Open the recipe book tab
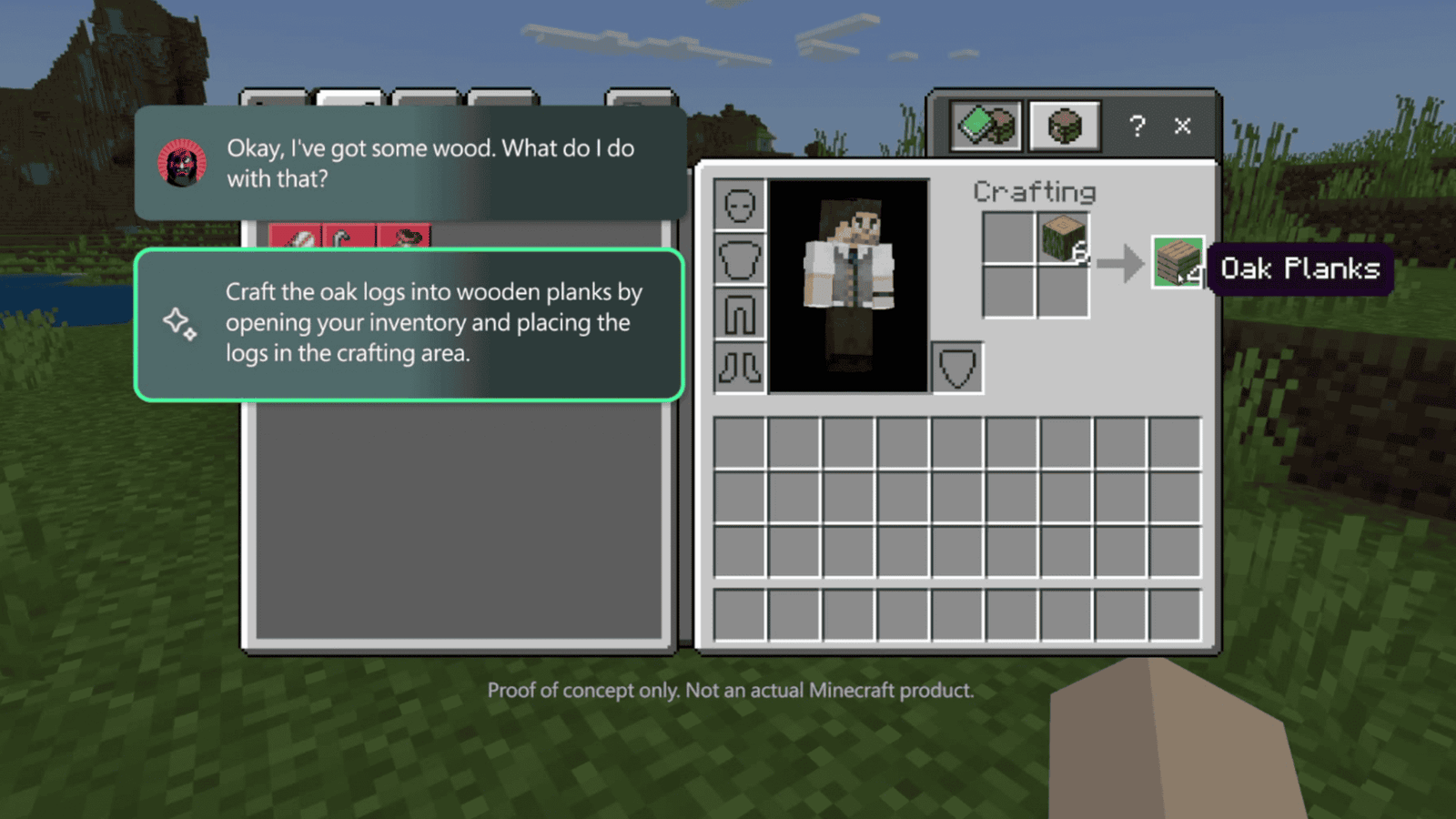This screenshot has width=1456, height=819. 986,126
